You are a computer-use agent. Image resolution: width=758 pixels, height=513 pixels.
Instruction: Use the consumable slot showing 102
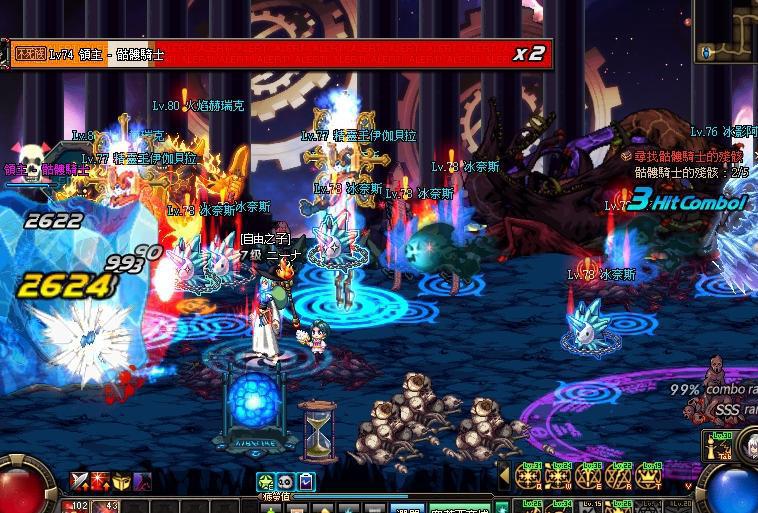79,506
